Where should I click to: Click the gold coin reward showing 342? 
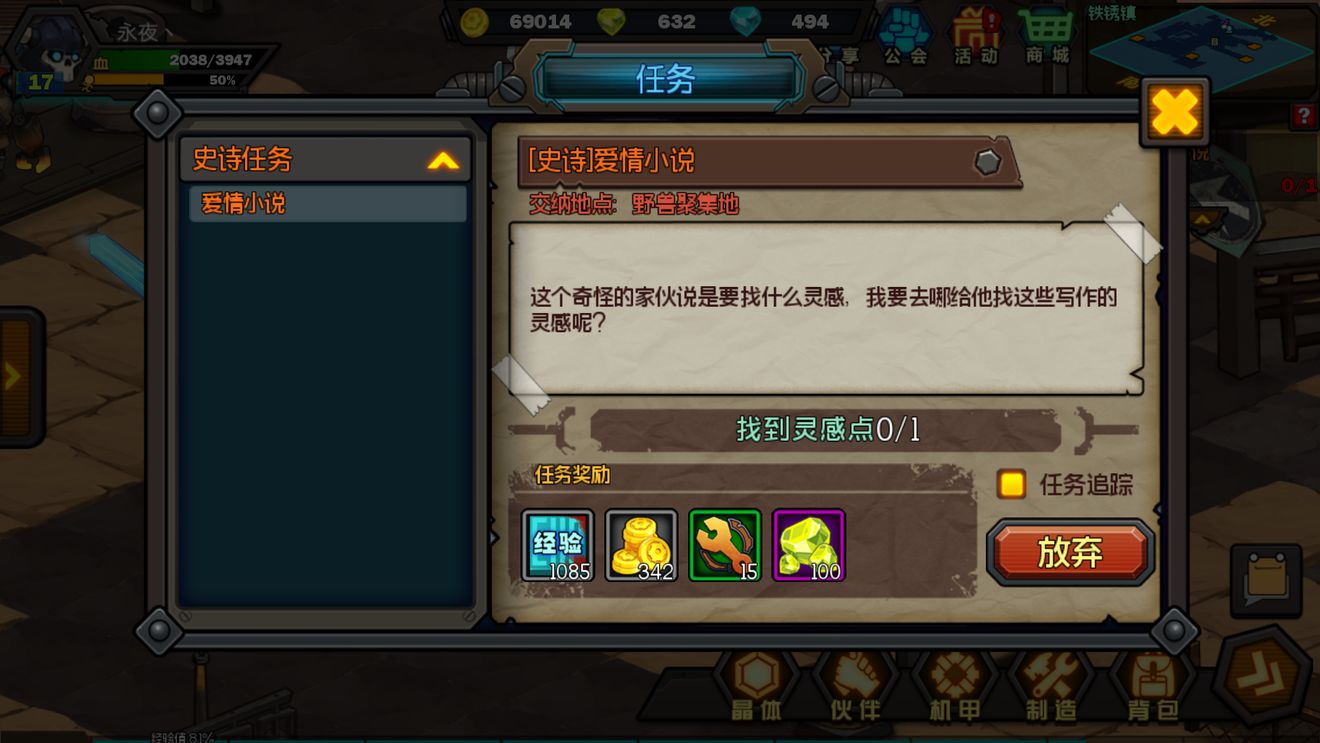click(641, 544)
